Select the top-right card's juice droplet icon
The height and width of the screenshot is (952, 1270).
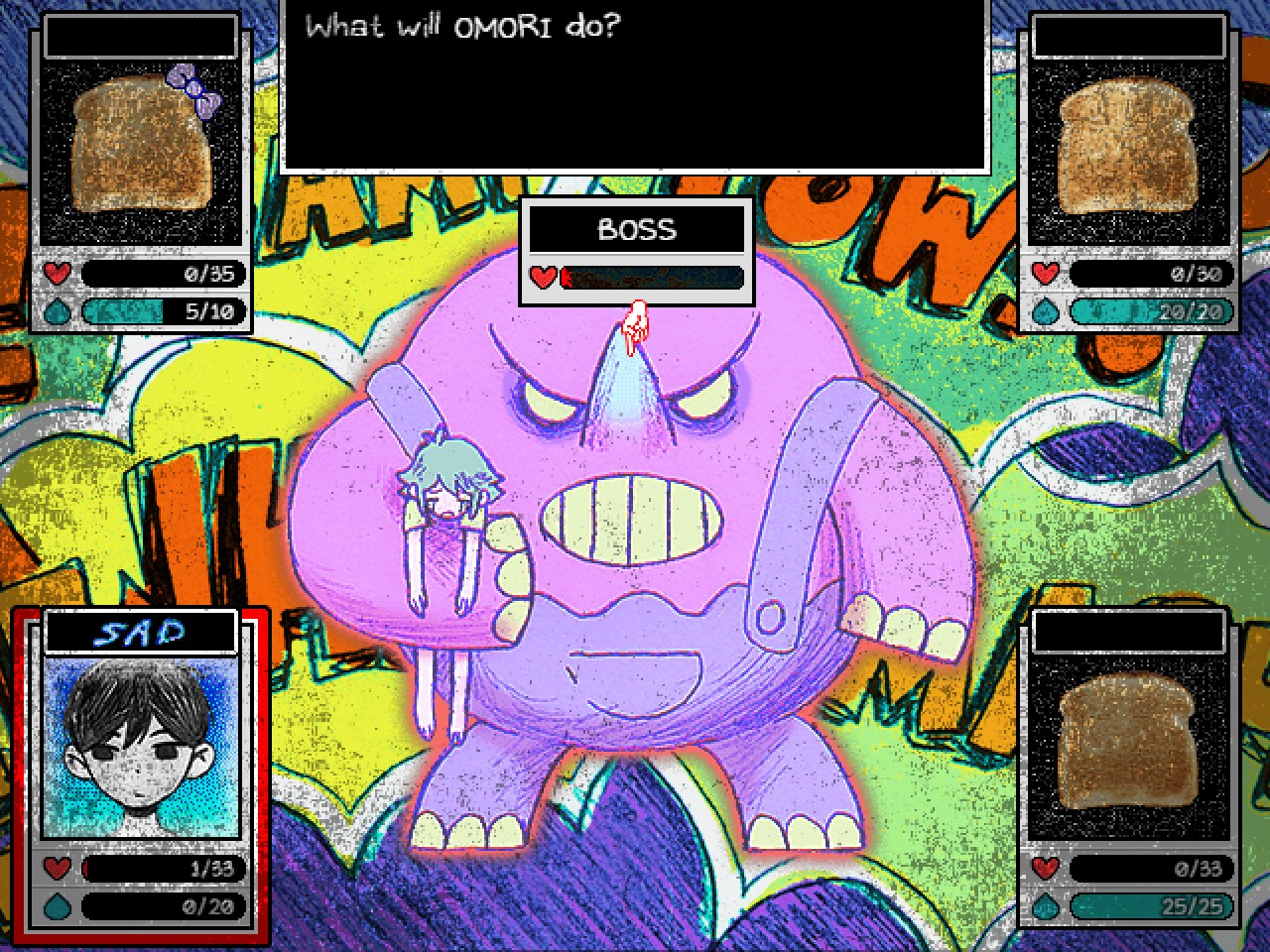(x=1044, y=311)
